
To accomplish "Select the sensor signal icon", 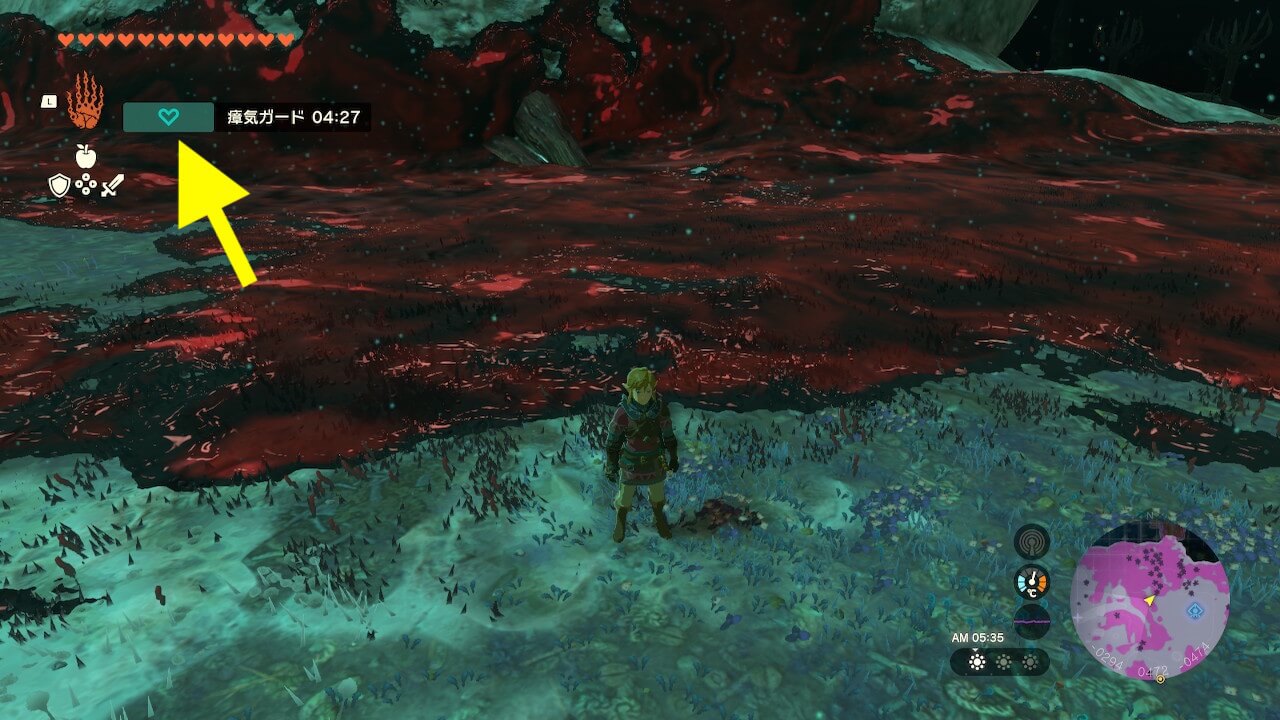I will click(x=1031, y=542).
